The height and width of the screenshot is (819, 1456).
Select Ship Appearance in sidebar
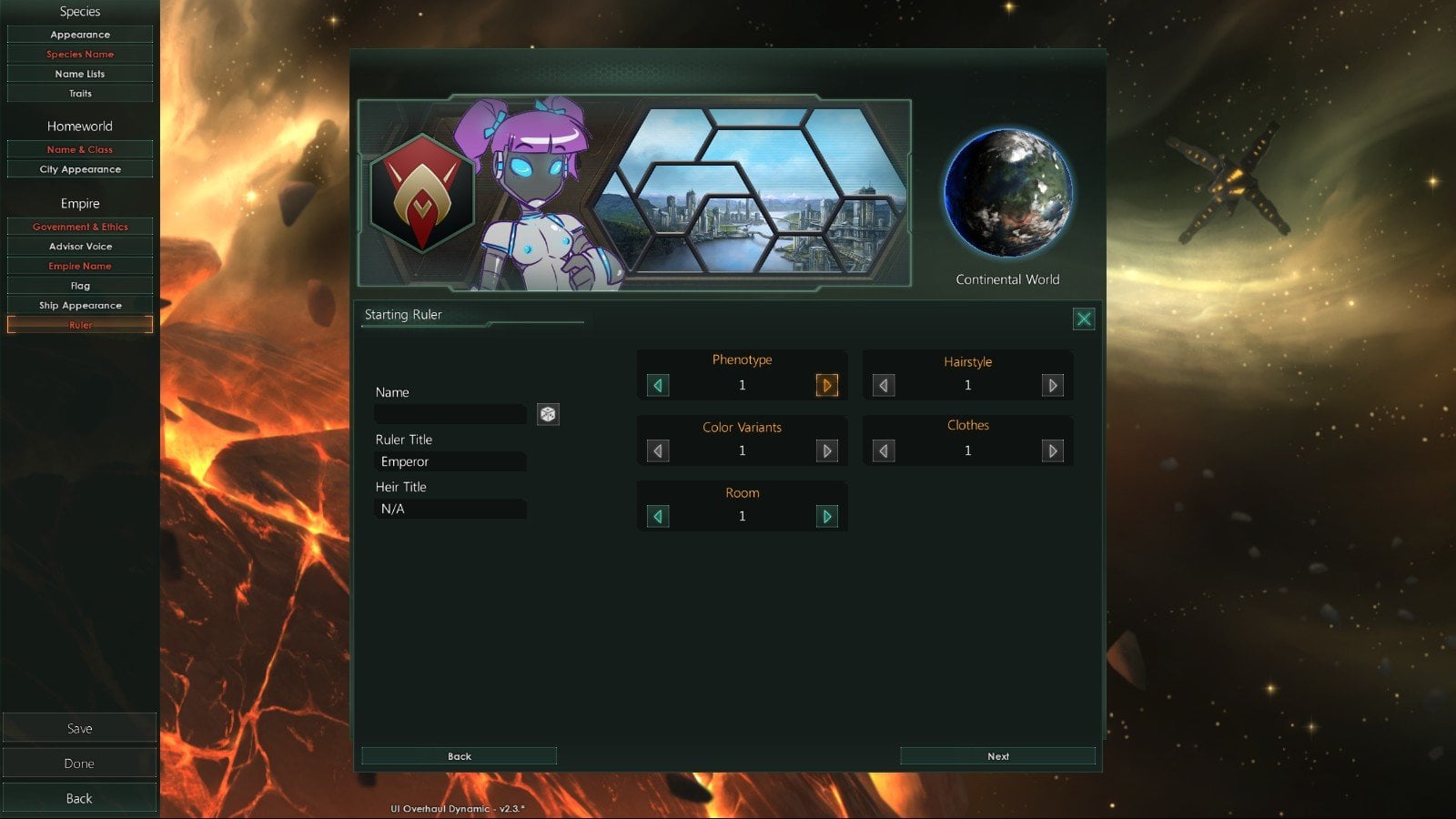click(80, 306)
